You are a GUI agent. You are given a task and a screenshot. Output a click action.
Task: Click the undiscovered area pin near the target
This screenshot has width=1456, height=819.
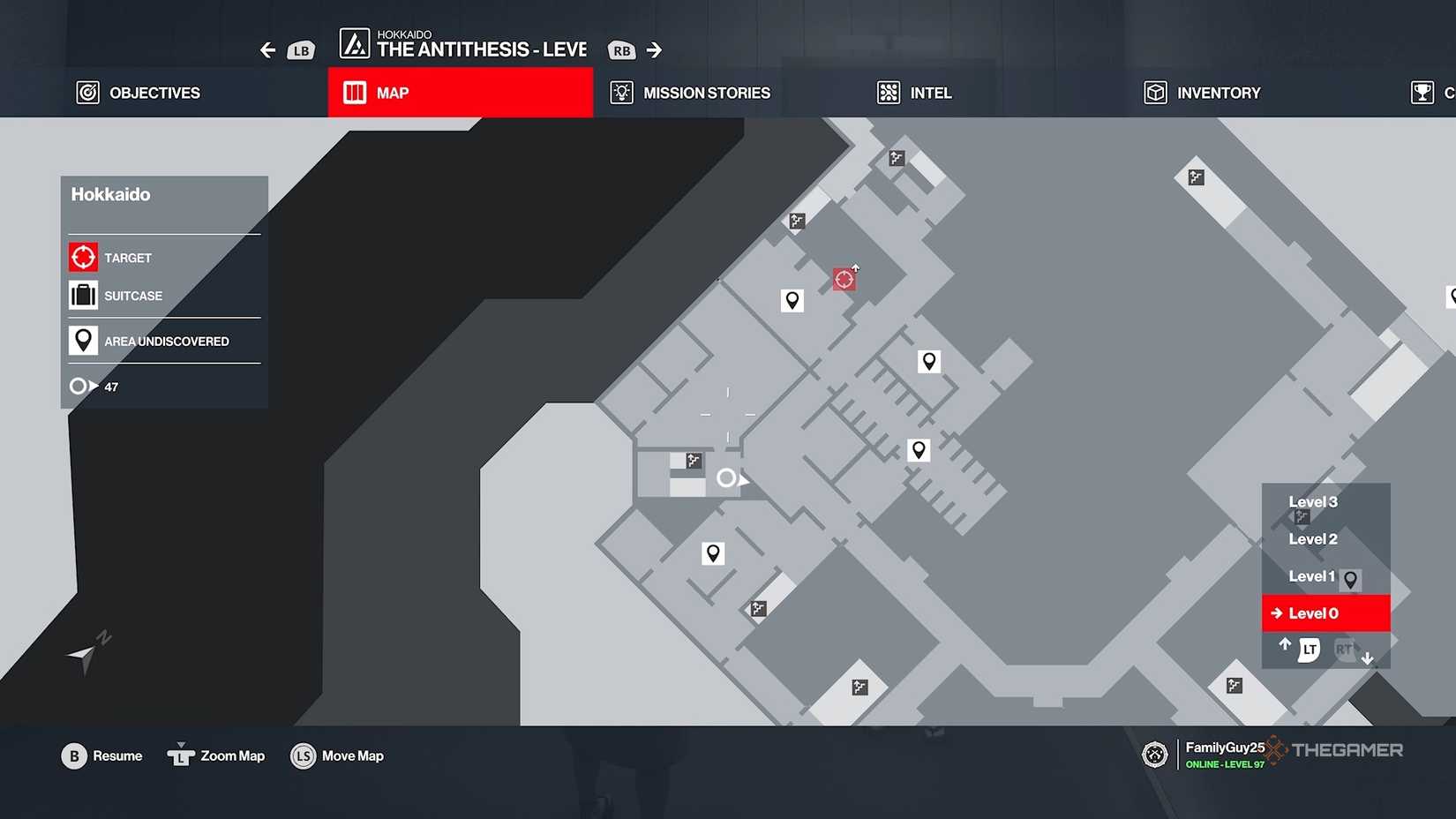click(792, 300)
